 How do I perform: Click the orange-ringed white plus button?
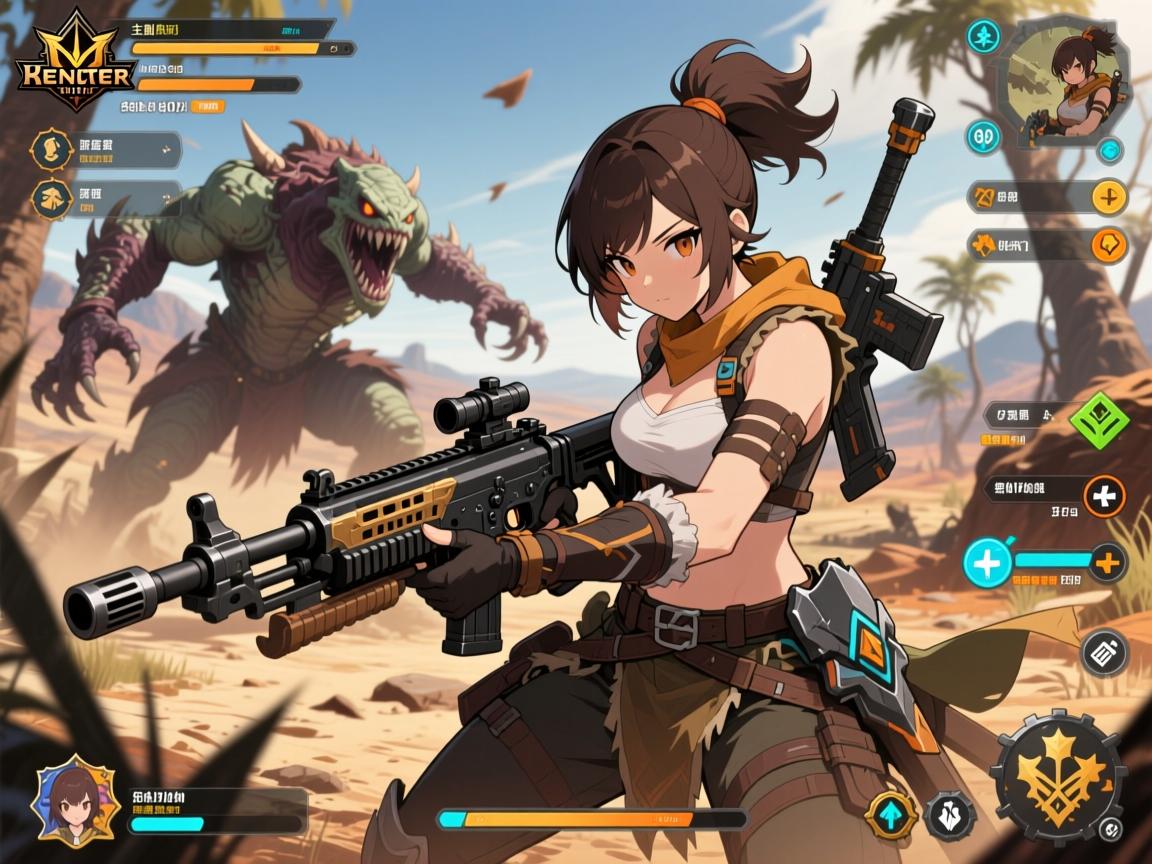tap(1104, 496)
